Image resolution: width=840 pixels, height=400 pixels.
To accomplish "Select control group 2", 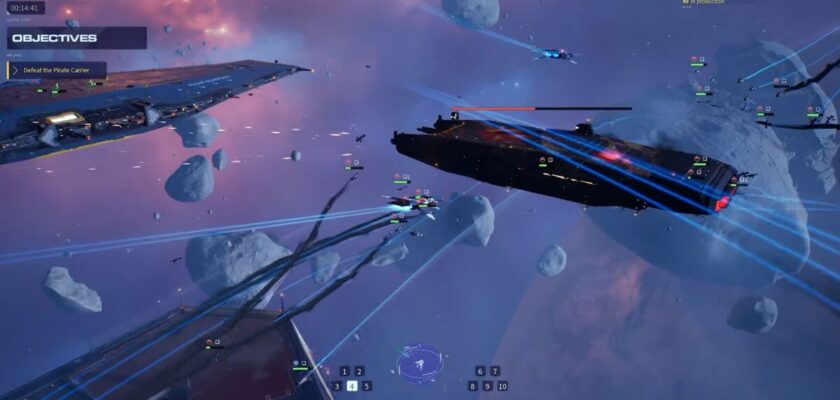I will pyautogui.click(x=359, y=371).
